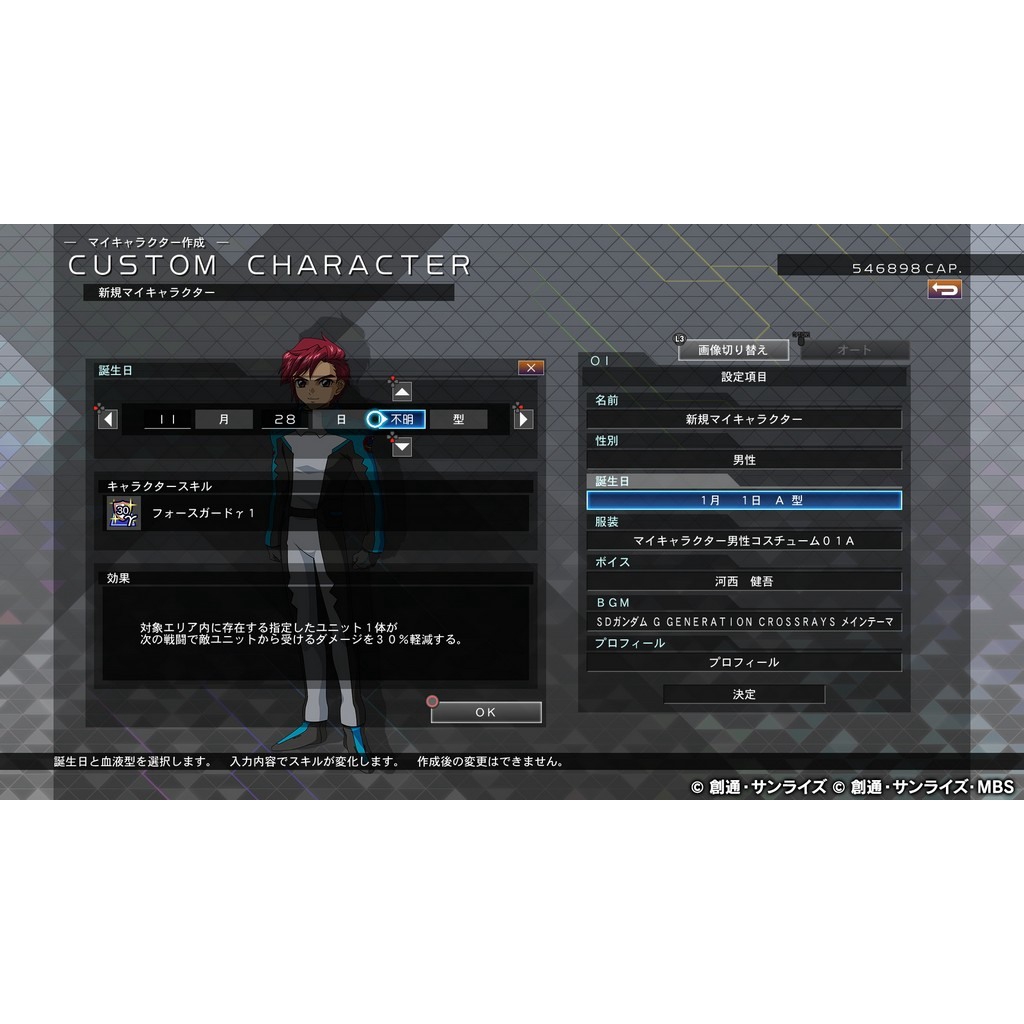Move left with the birthday row's left arrow

tap(108, 419)
